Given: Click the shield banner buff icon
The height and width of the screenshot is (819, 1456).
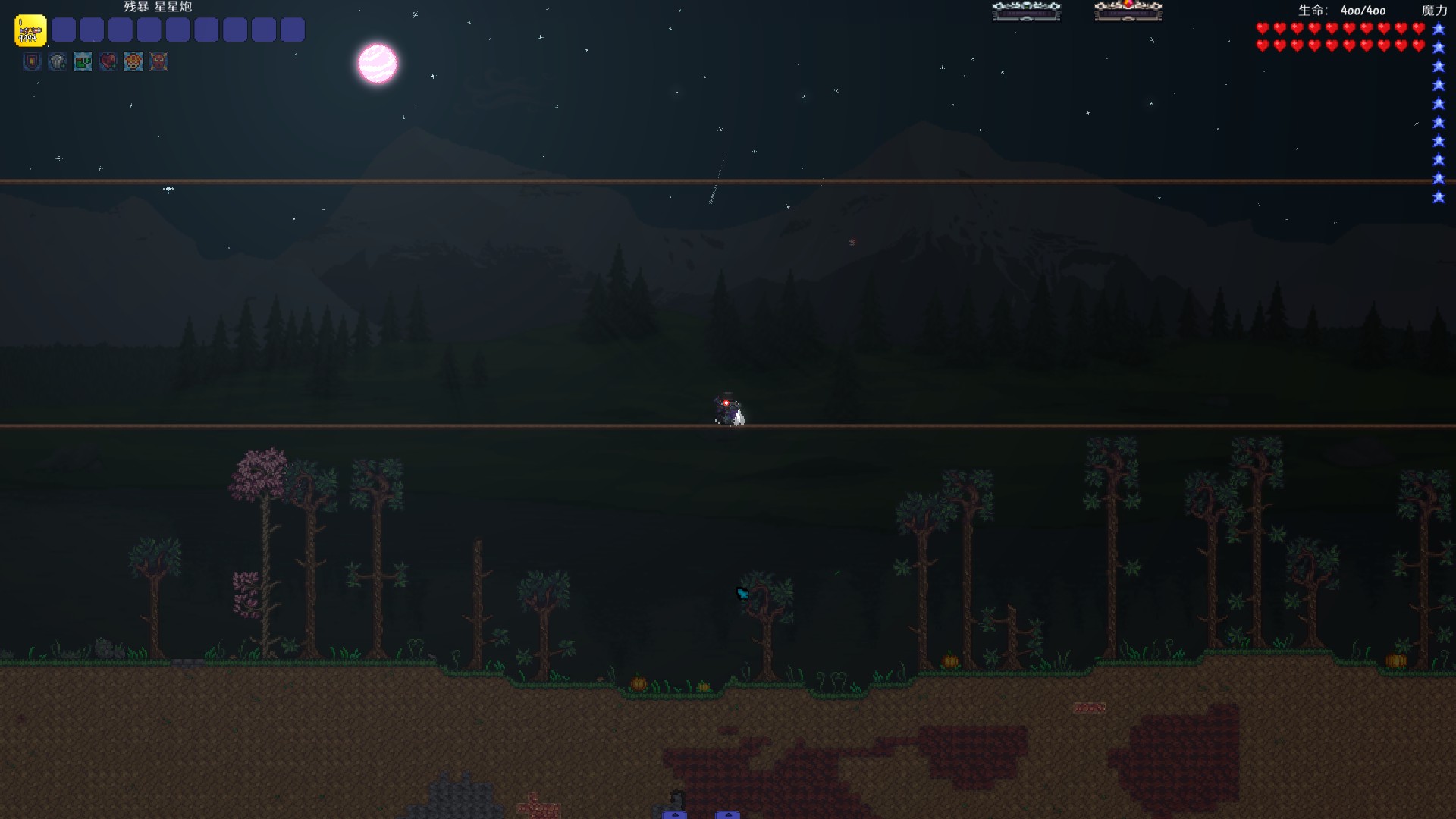Looking at the screenshot, I should point(32,61).
